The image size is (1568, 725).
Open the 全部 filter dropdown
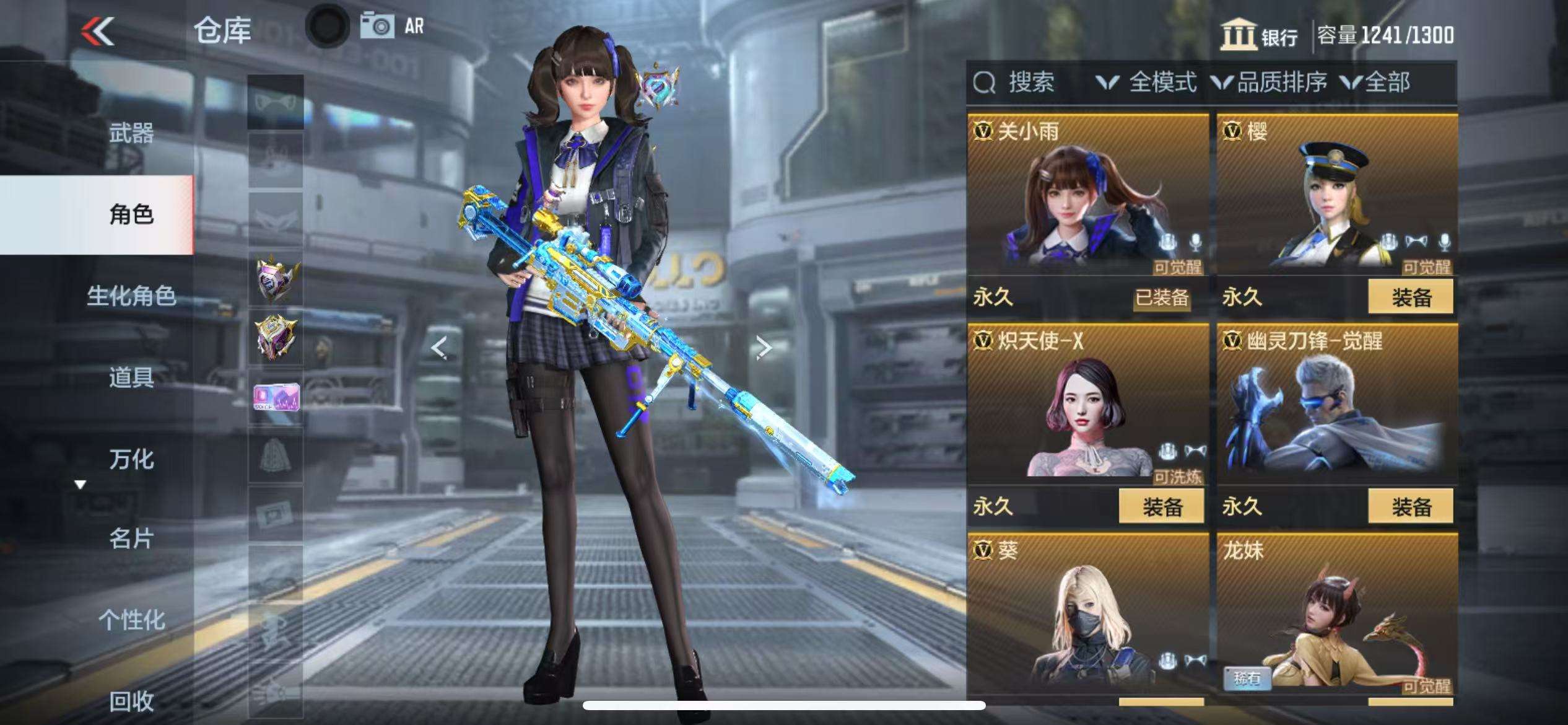[x=1376, y=82]
